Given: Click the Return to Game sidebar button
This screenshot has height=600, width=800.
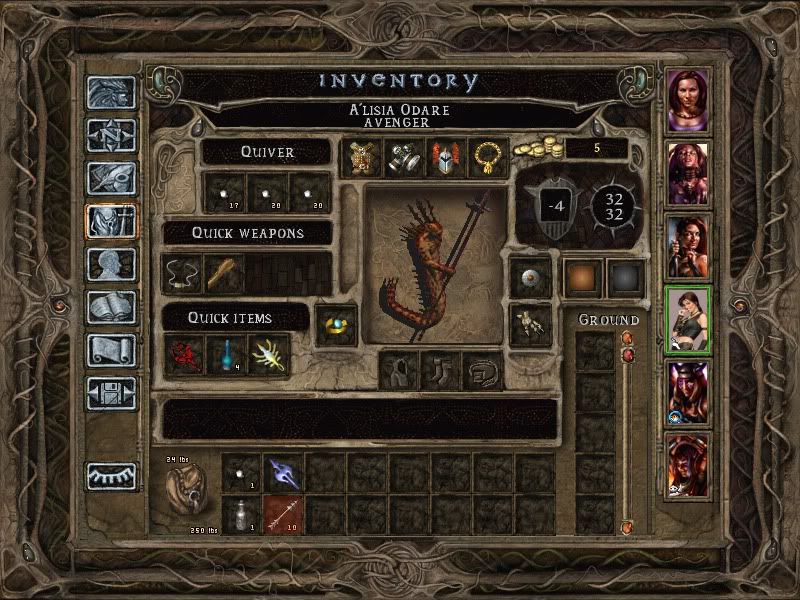Looking at the screenshot, I should (x=110, y=93).
